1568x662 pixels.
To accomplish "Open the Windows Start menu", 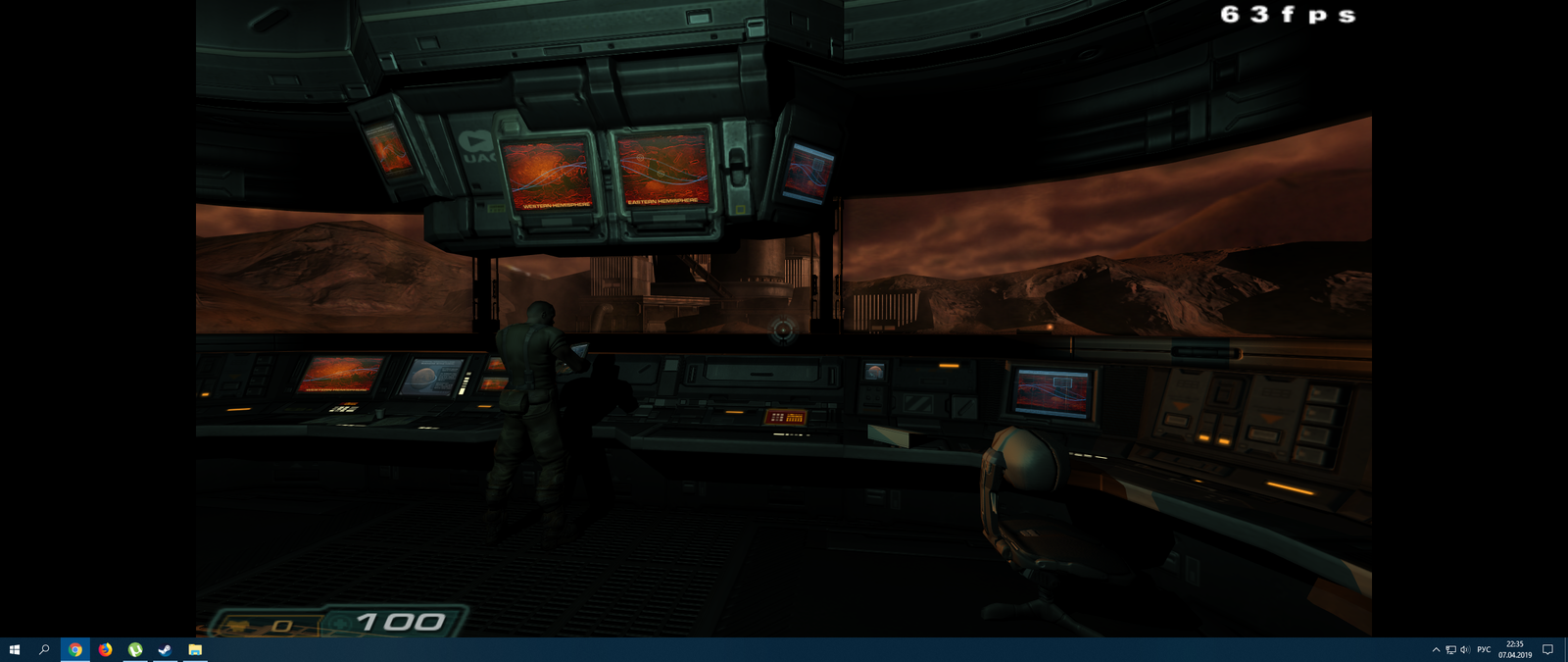I will click(15, 649).
